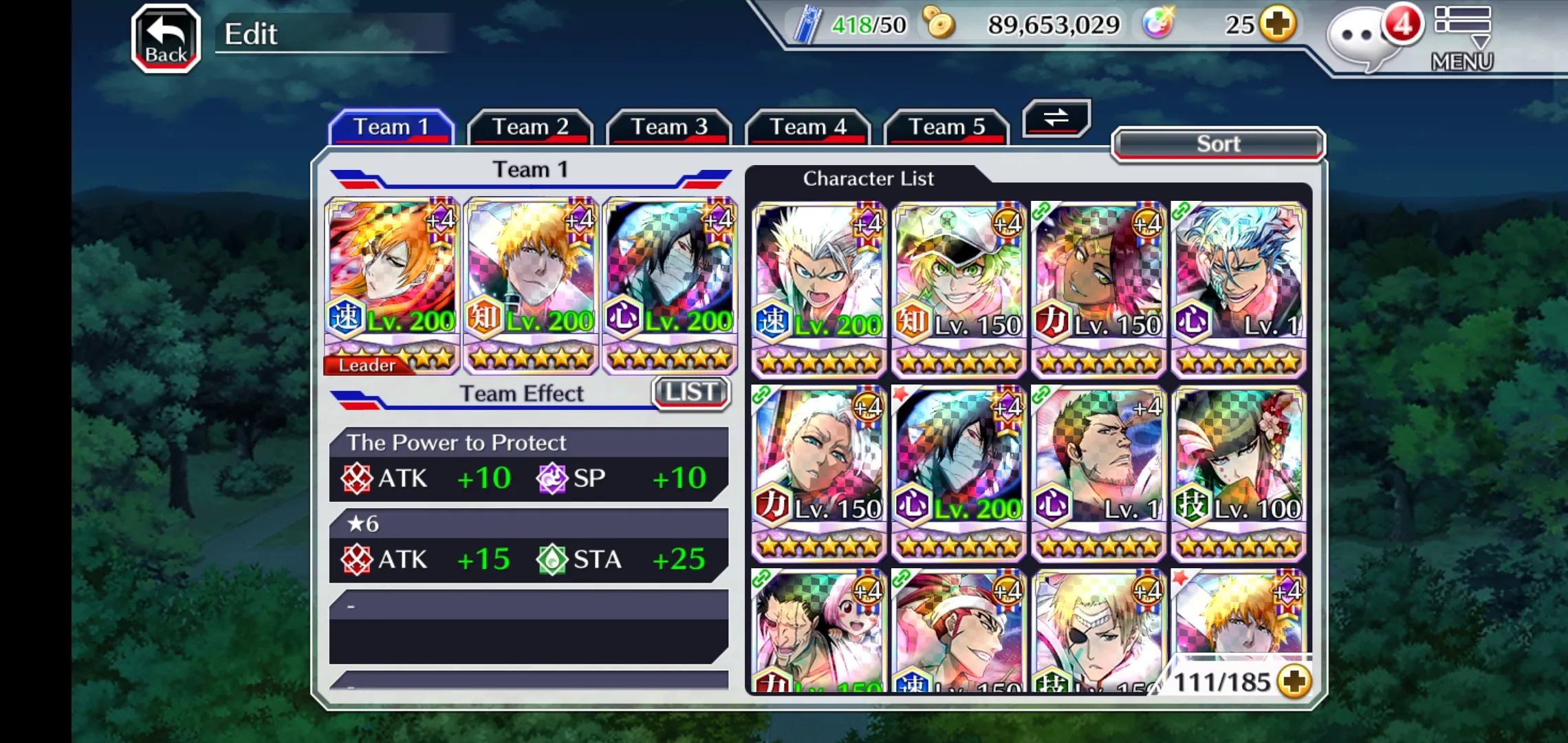Select the Leader character slot in Team 1
Image resolution: width=1568 pixels, height=743 pixels.
[391, 286]
